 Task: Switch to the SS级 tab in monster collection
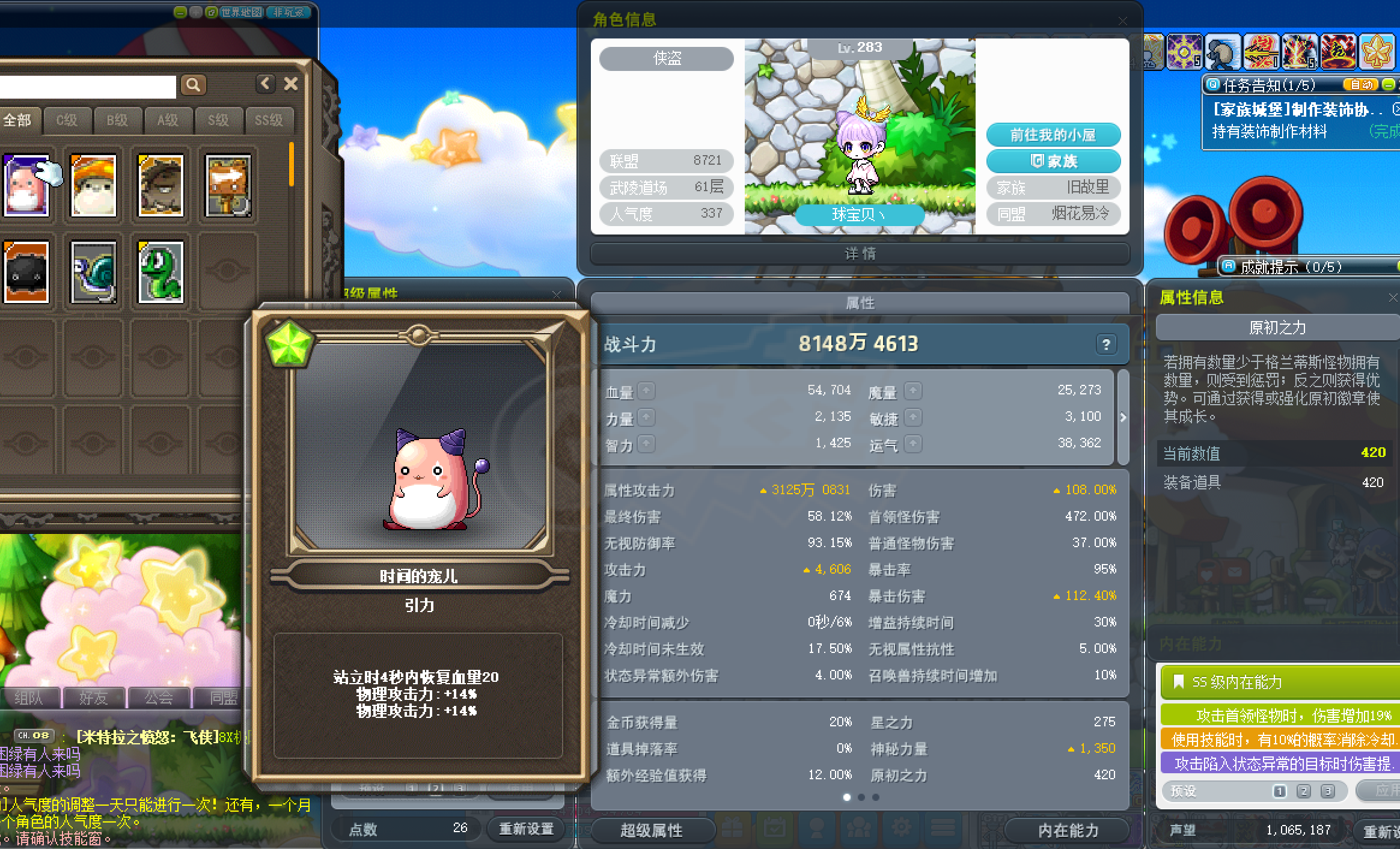point(269,120)
